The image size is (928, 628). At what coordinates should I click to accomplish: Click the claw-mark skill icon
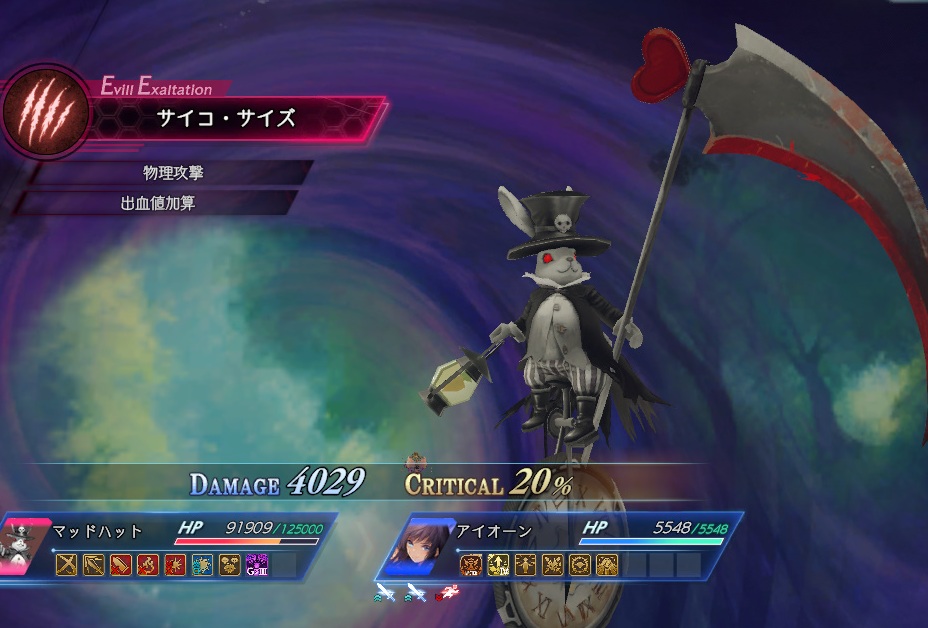(45, 112)
